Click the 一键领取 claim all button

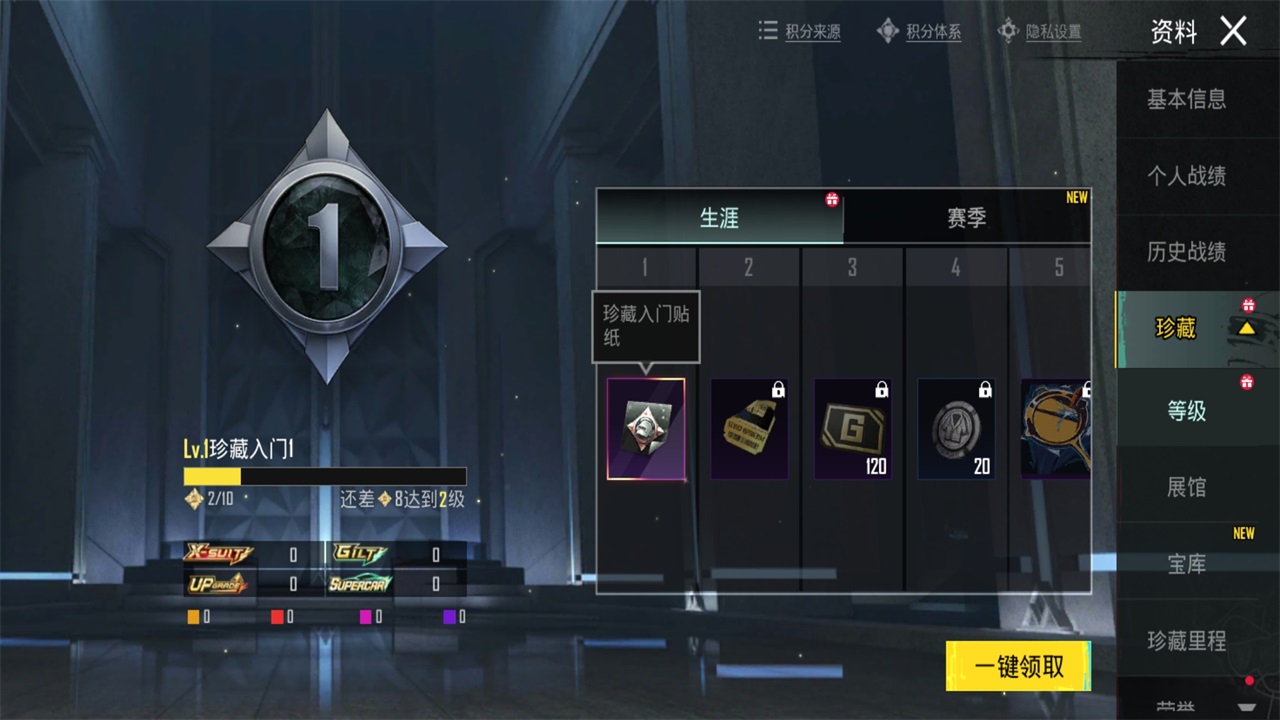[1017, 665]
